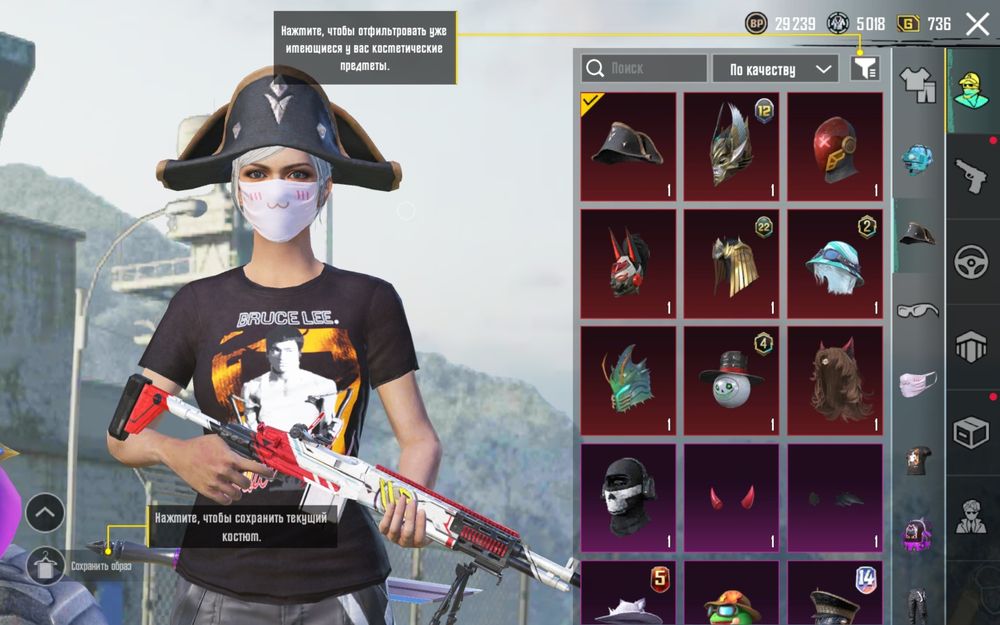Image resolution: width=1000 pixels, height=625 pixels.
Task: Switch to the pistol weapon skins tab
Action: (x=970, y=176)
